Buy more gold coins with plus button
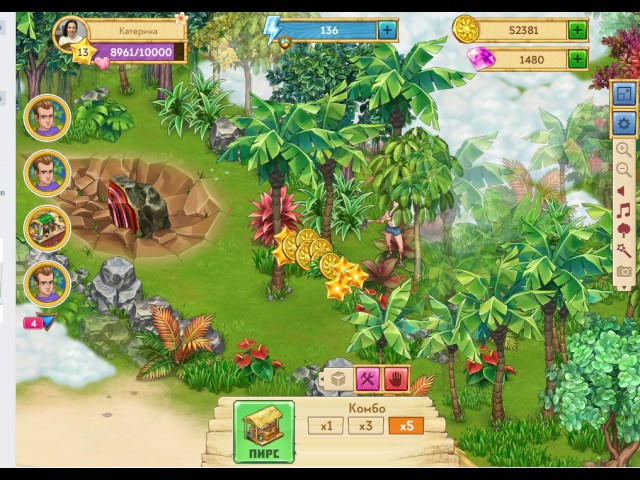 pyautogui.click(x=577, y=30)
